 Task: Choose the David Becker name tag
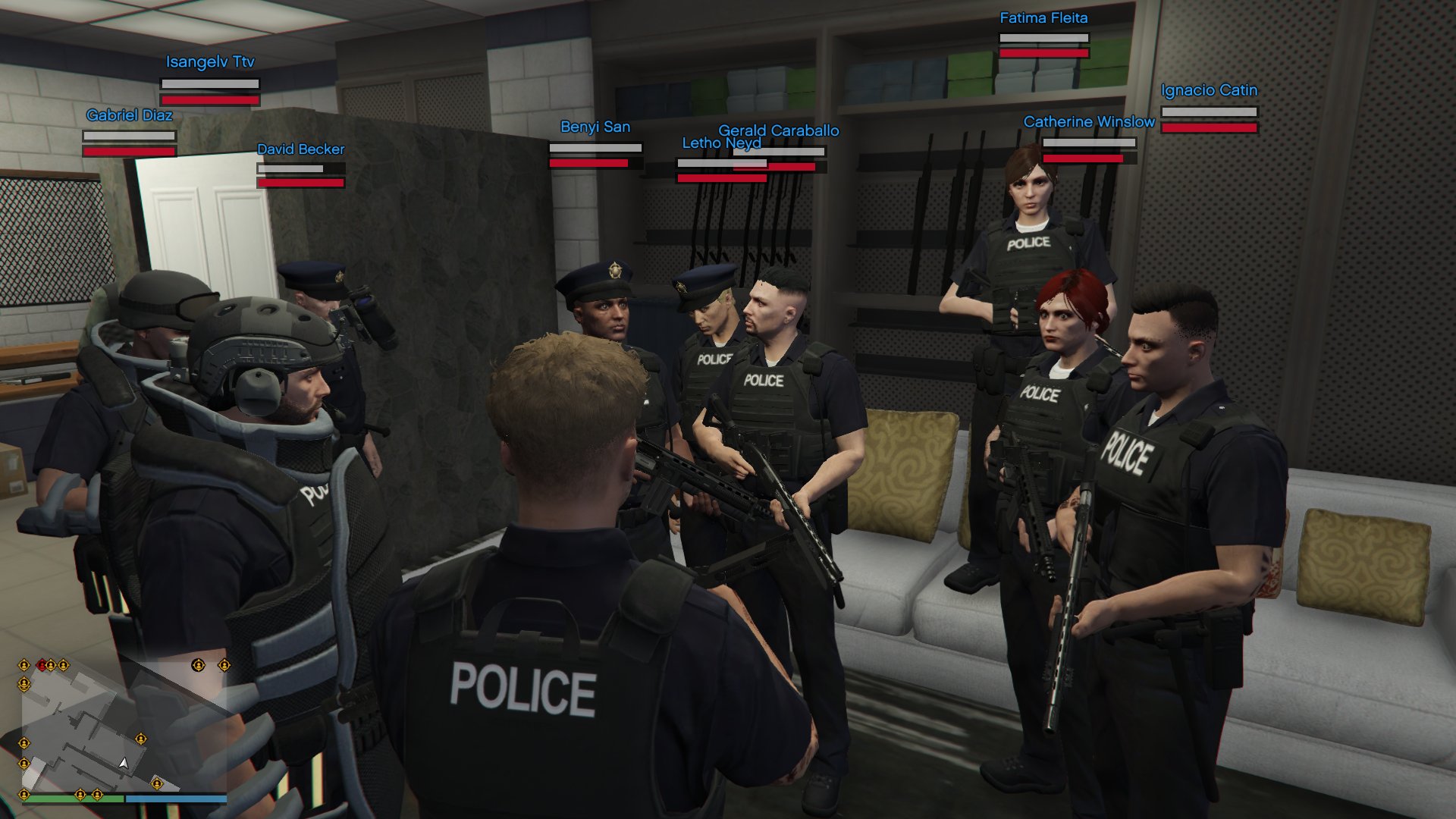coord(300,149)
